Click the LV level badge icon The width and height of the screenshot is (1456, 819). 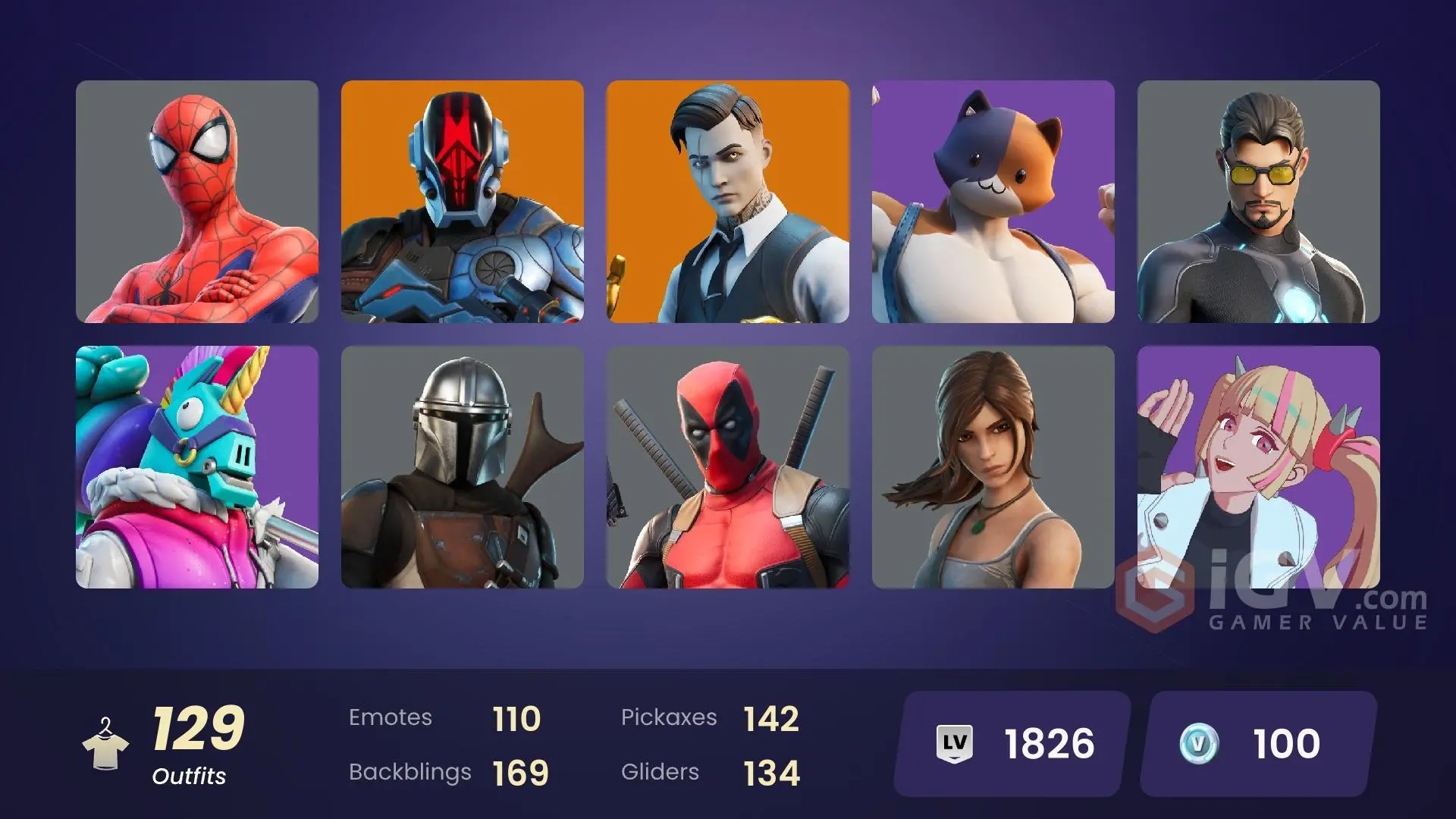click(955, 743)
